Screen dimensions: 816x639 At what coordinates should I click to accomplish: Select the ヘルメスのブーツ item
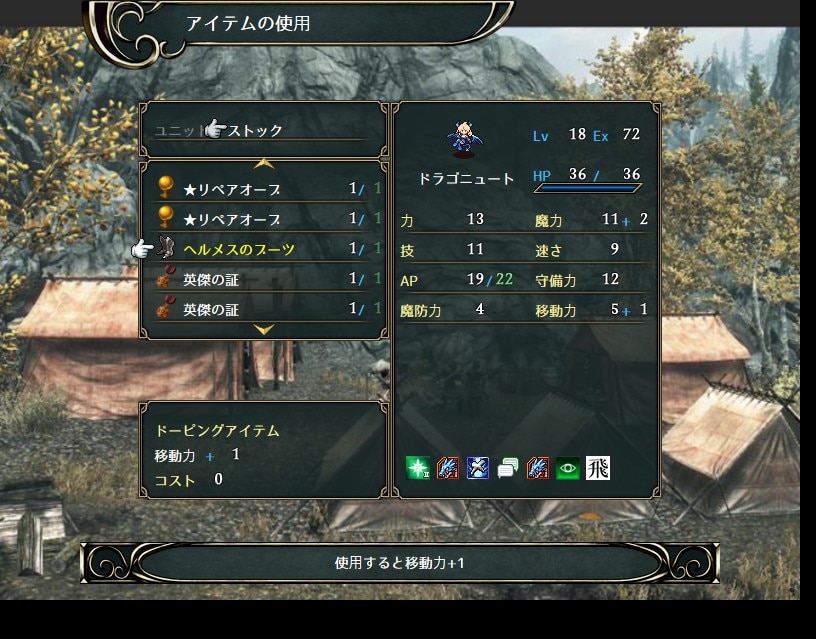(x=239, y=249)
